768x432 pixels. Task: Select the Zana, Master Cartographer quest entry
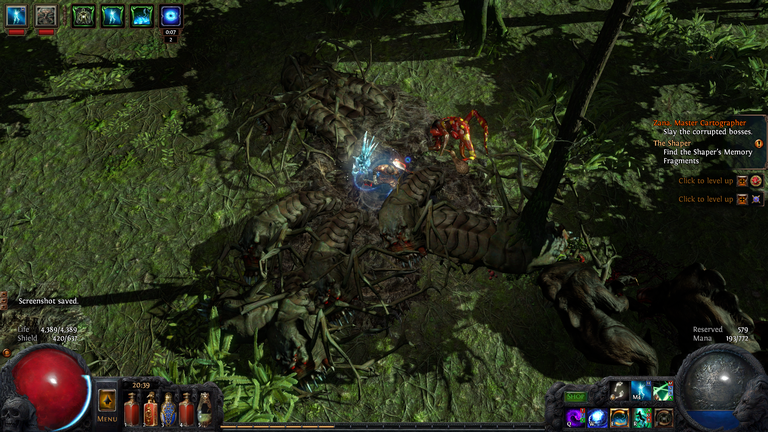[700, 122]
